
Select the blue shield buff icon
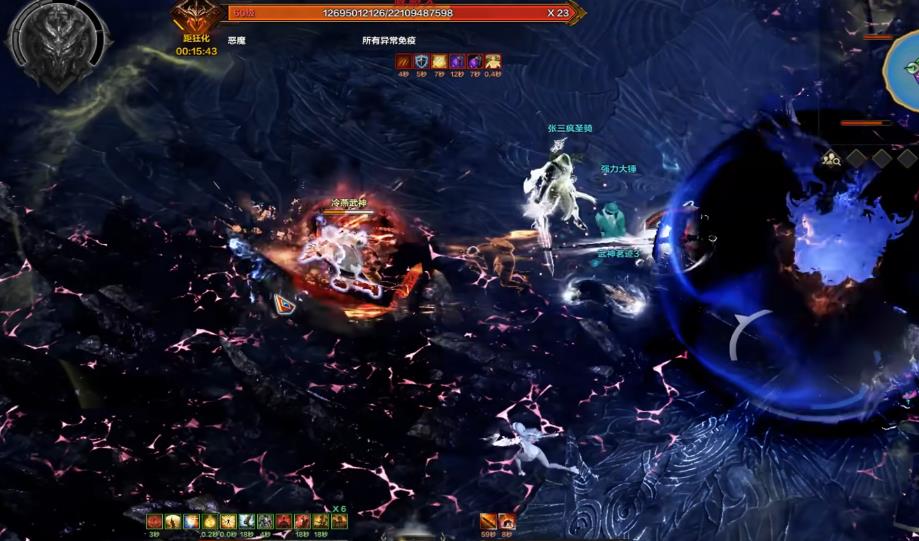click(x=422, y=62)
